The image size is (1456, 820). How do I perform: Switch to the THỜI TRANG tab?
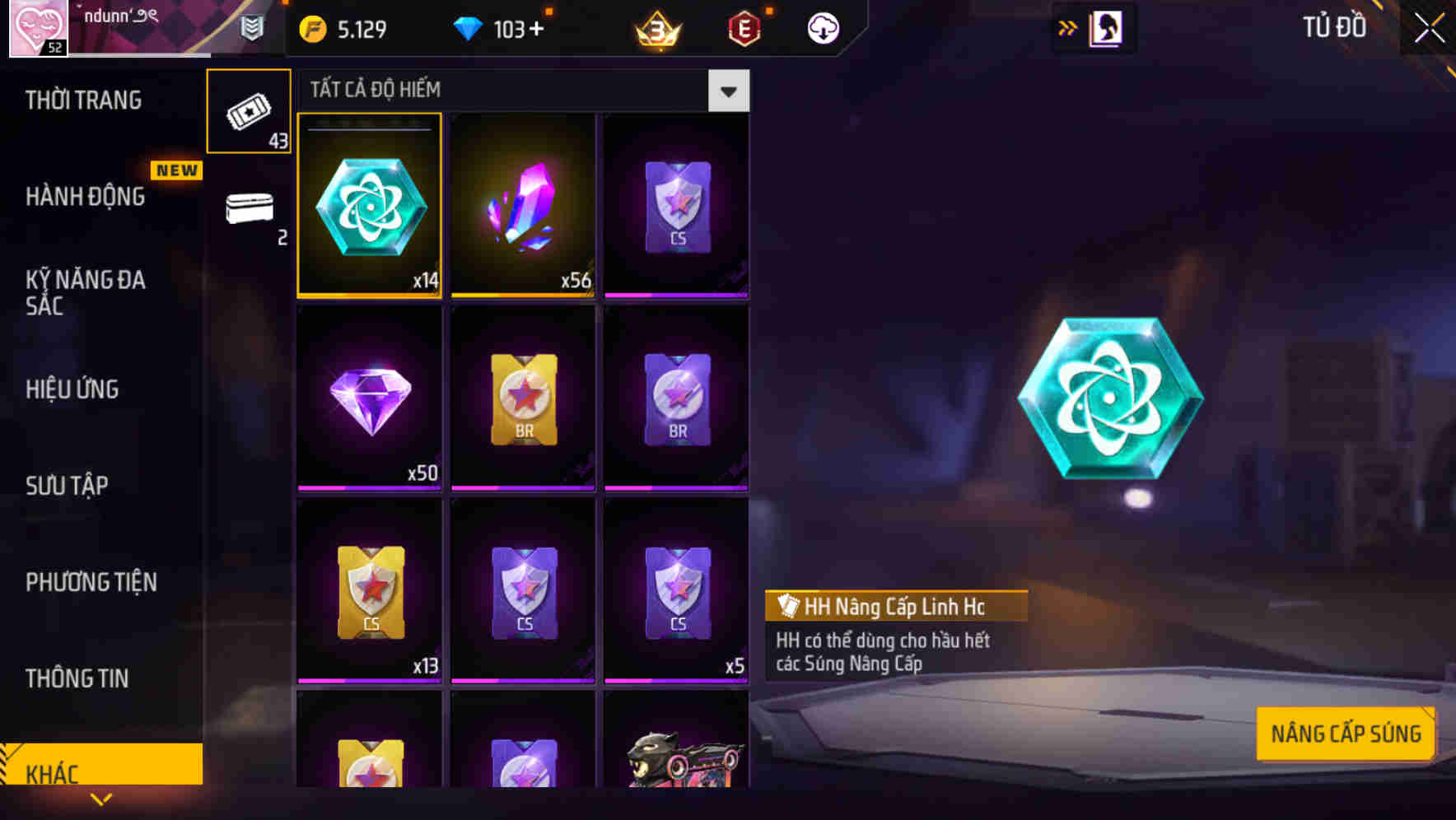click(85, 99)
